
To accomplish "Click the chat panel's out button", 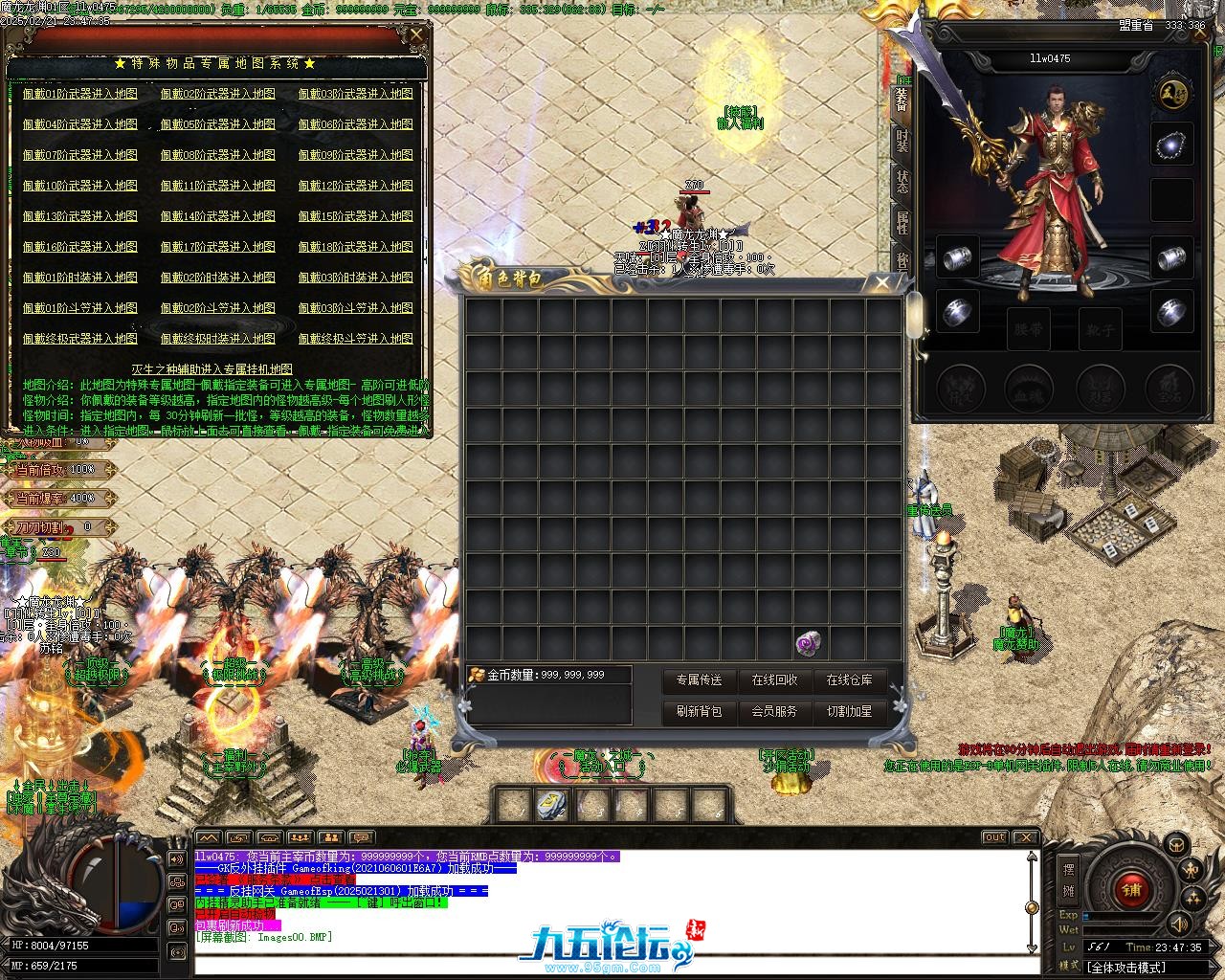I will click(994, 837).
